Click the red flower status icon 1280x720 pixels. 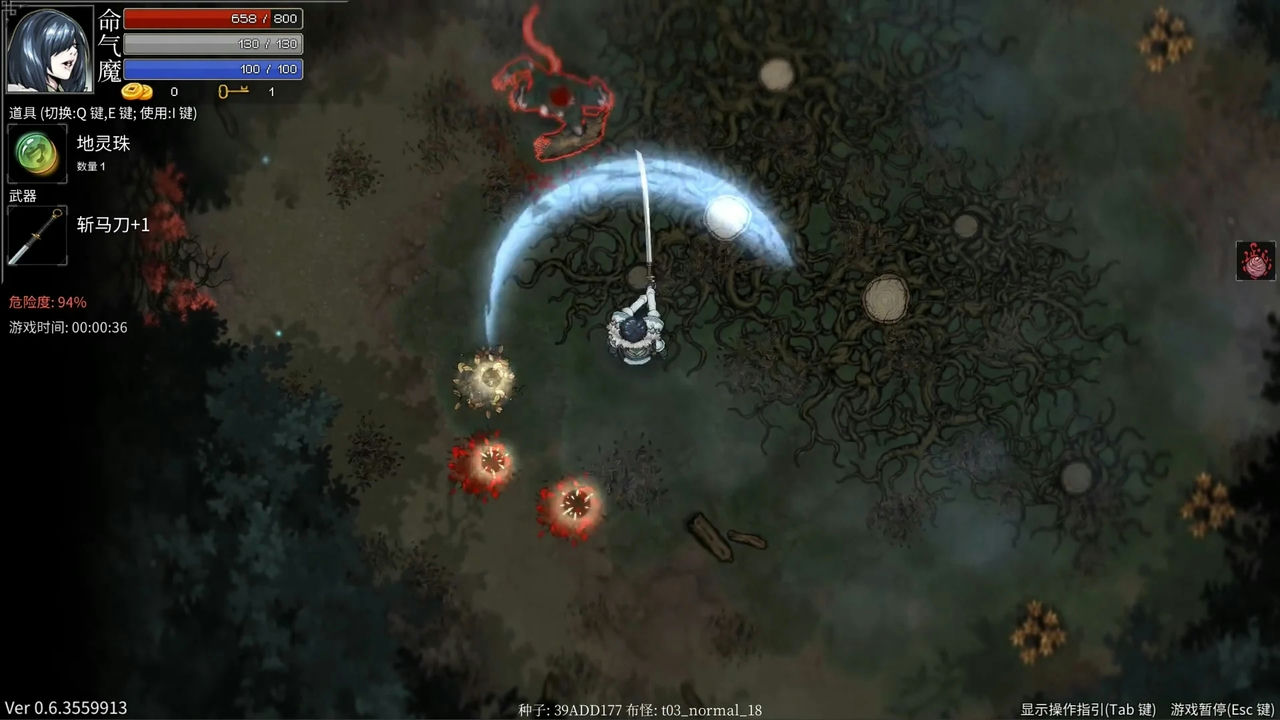[x=1255, y=260]
